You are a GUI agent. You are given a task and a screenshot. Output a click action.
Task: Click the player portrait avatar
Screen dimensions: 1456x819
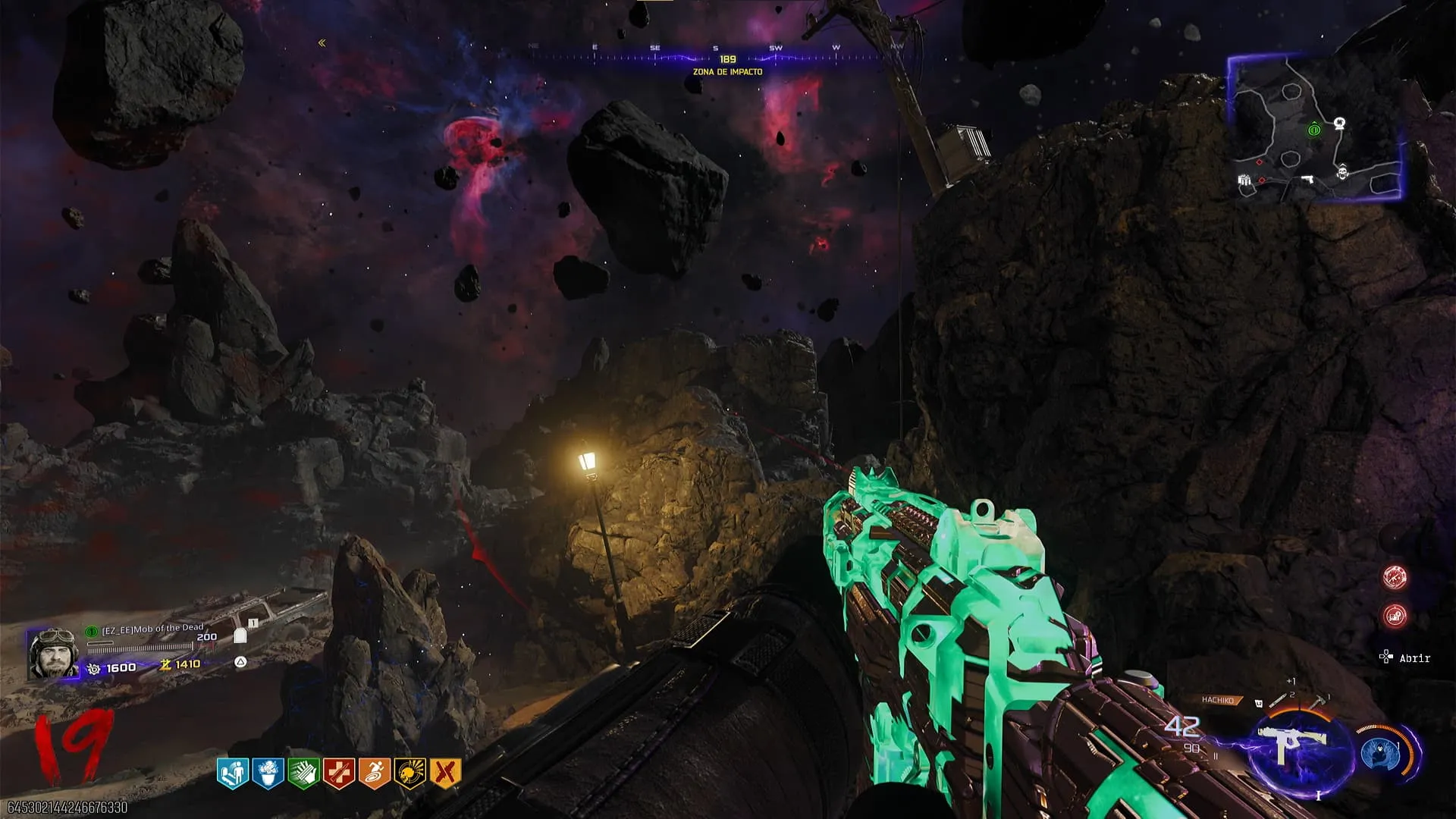pyautogui.click(x=52, y=653)
